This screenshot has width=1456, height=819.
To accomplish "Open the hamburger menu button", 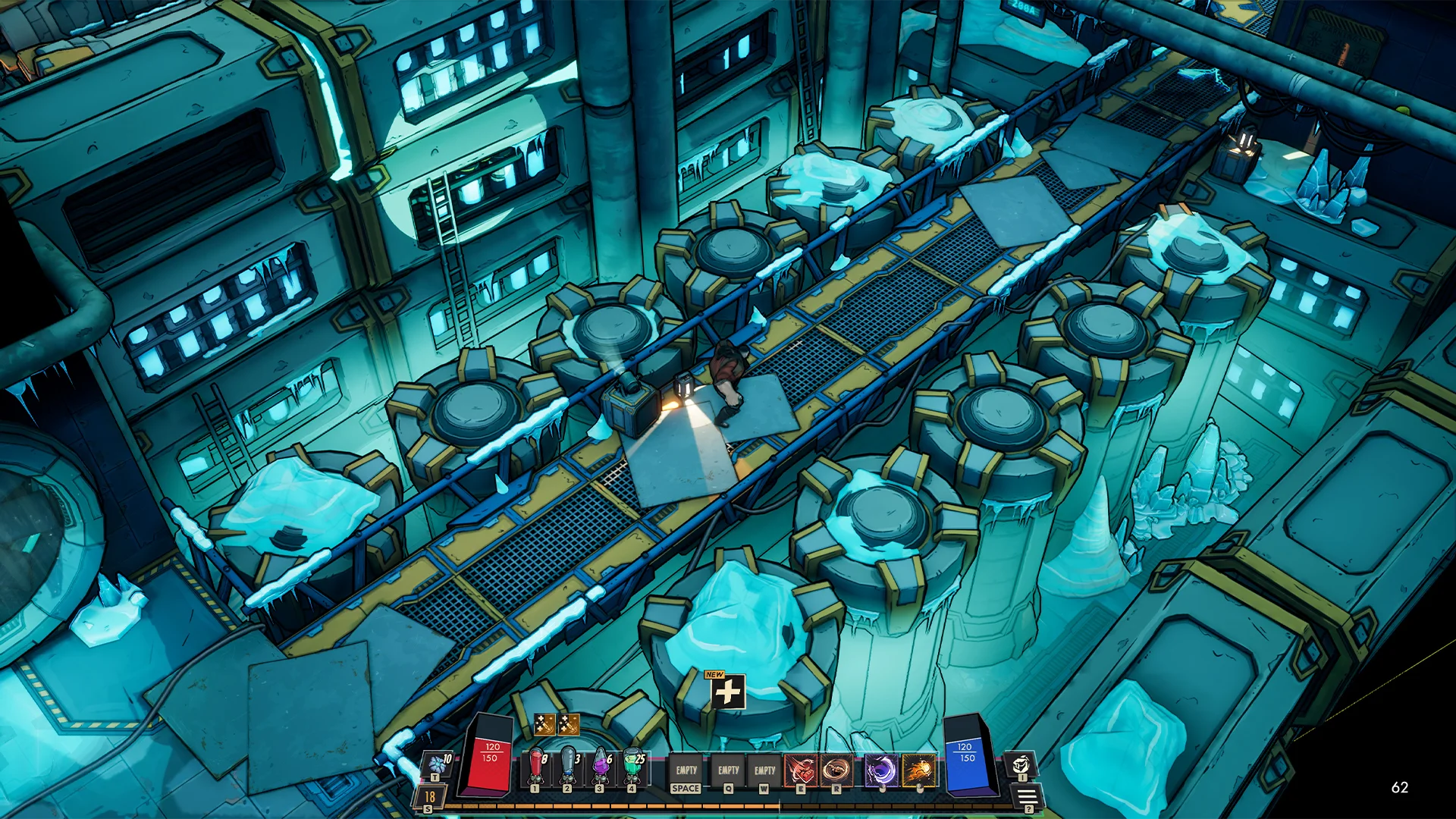I will 1027,796.
